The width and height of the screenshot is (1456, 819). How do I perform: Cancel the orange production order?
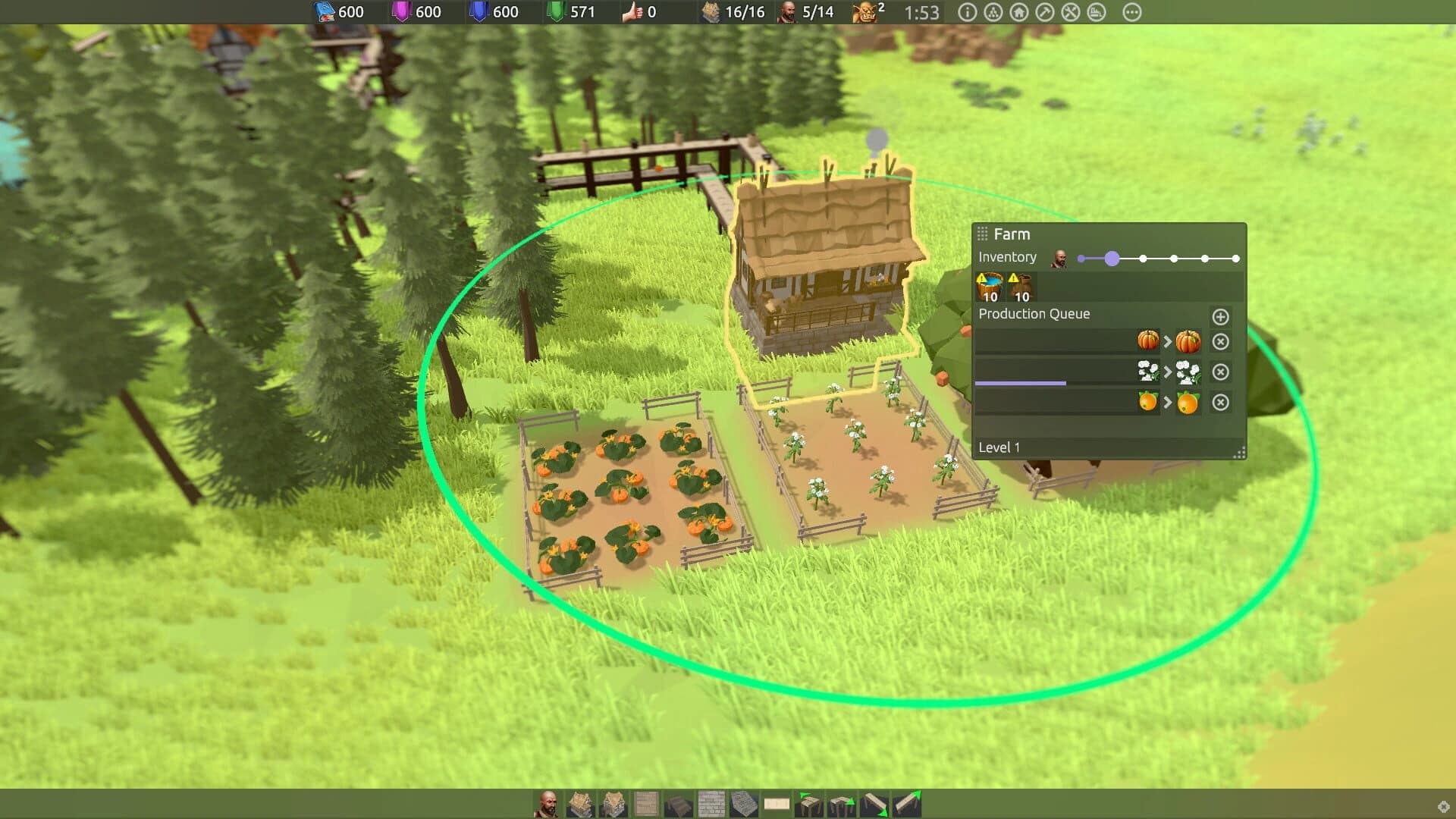pyautogui.click(x=1221, y=402)
